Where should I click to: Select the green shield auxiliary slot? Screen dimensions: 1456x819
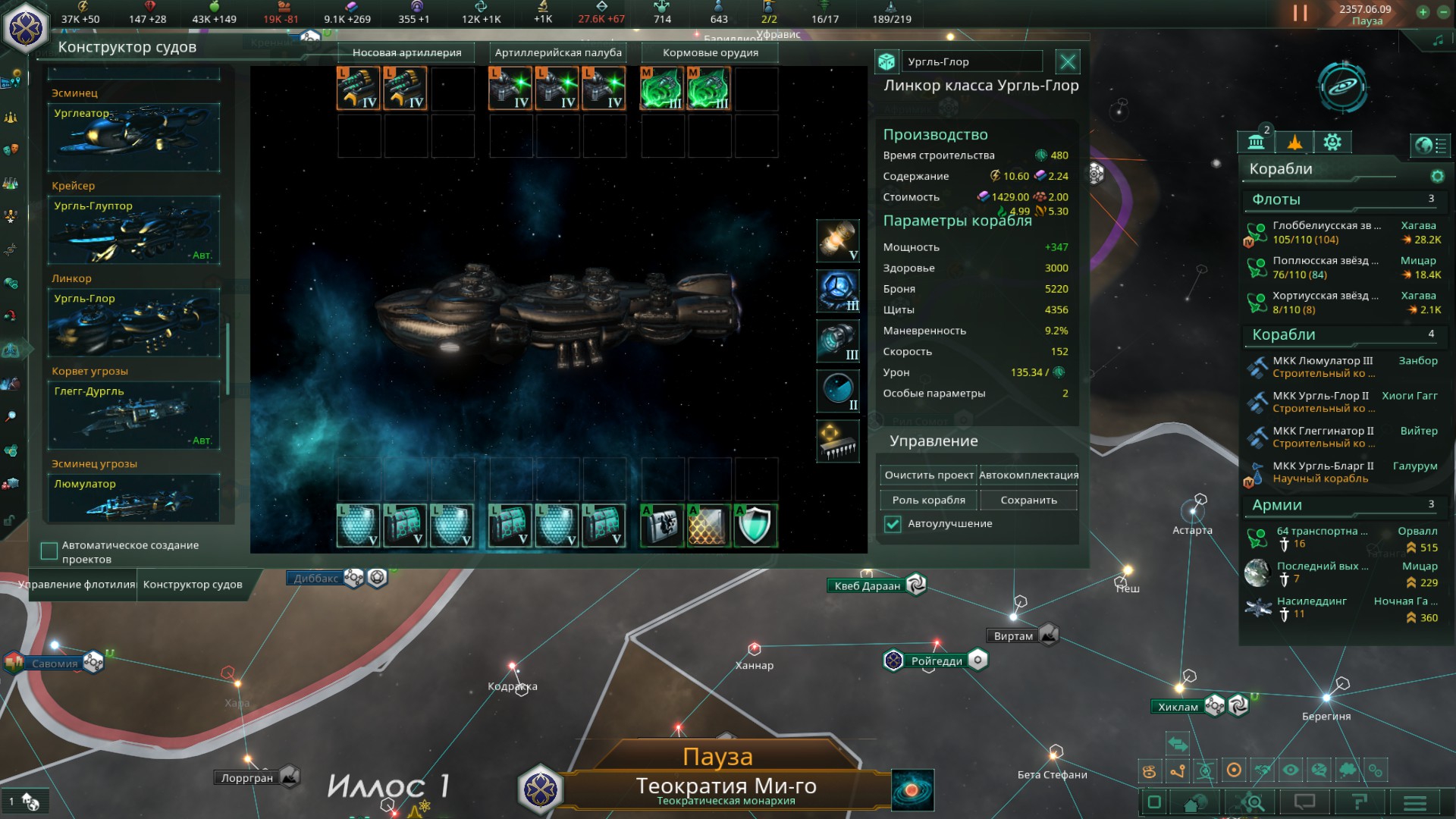[755, 526]
